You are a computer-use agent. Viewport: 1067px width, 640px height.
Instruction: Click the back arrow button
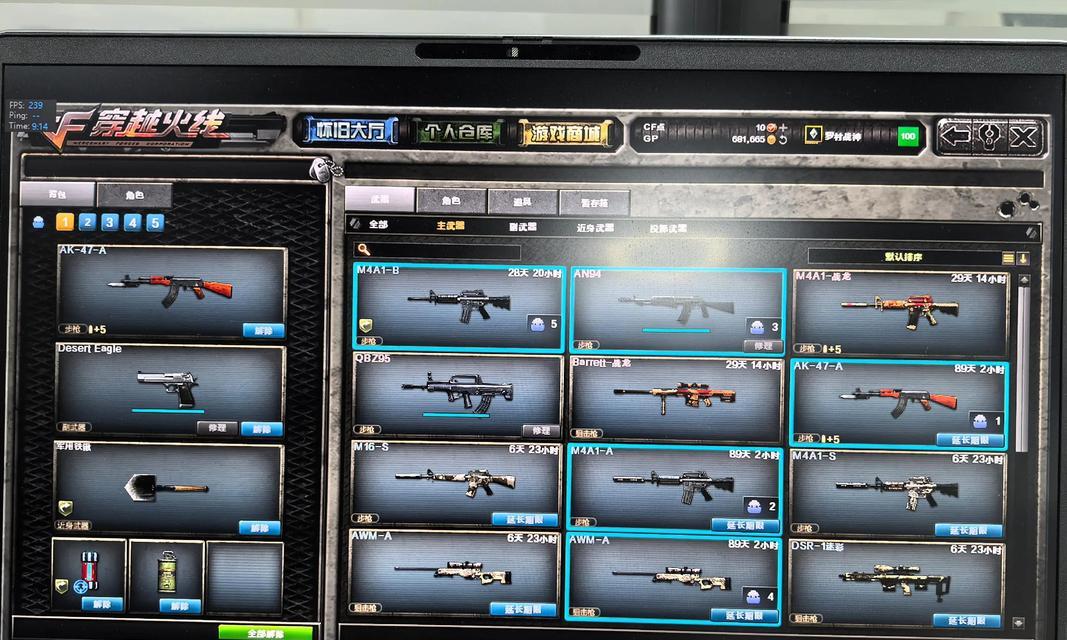point(955,137)
